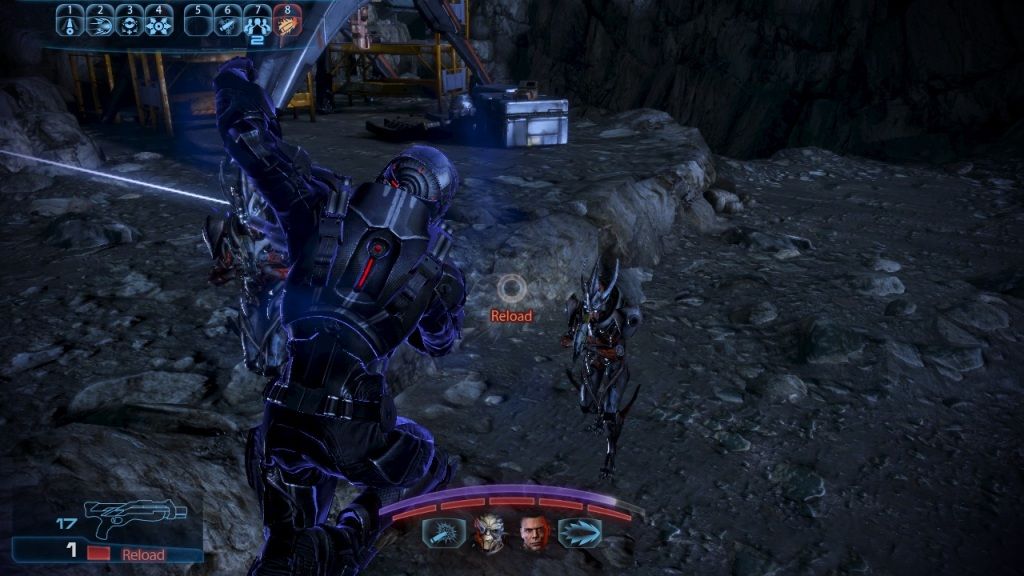Image resolution: width=1024 pixels, height=576 pixels.
Task: Select the human squadmate portrait
Action: [x=535, y=532]
